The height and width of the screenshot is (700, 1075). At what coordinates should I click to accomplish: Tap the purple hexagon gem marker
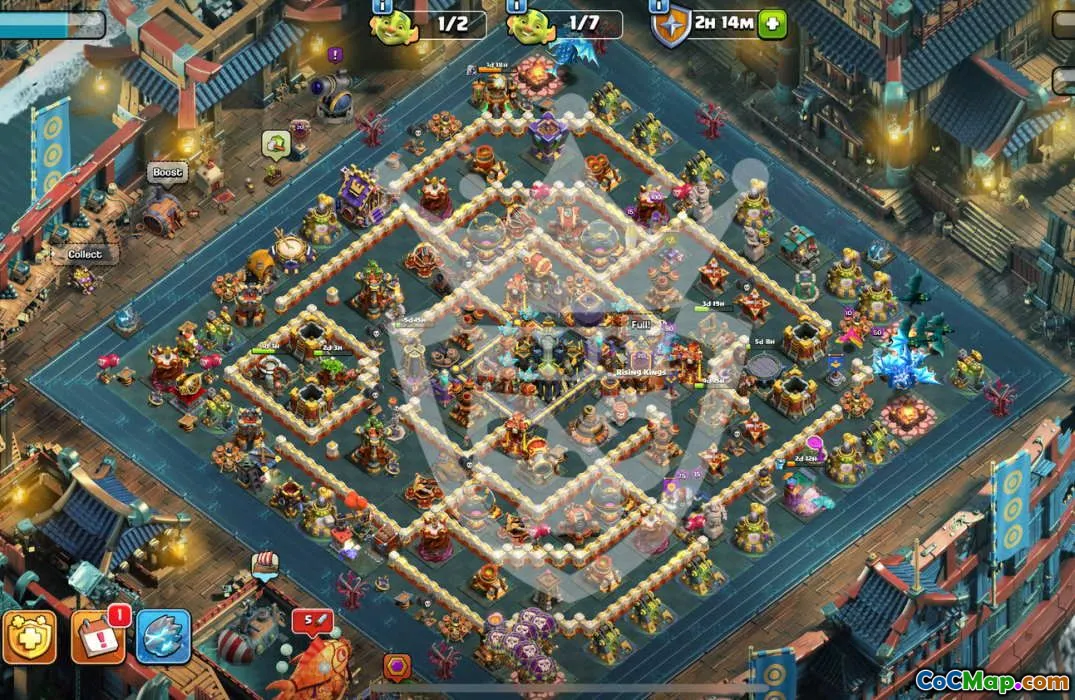(397, 667)
